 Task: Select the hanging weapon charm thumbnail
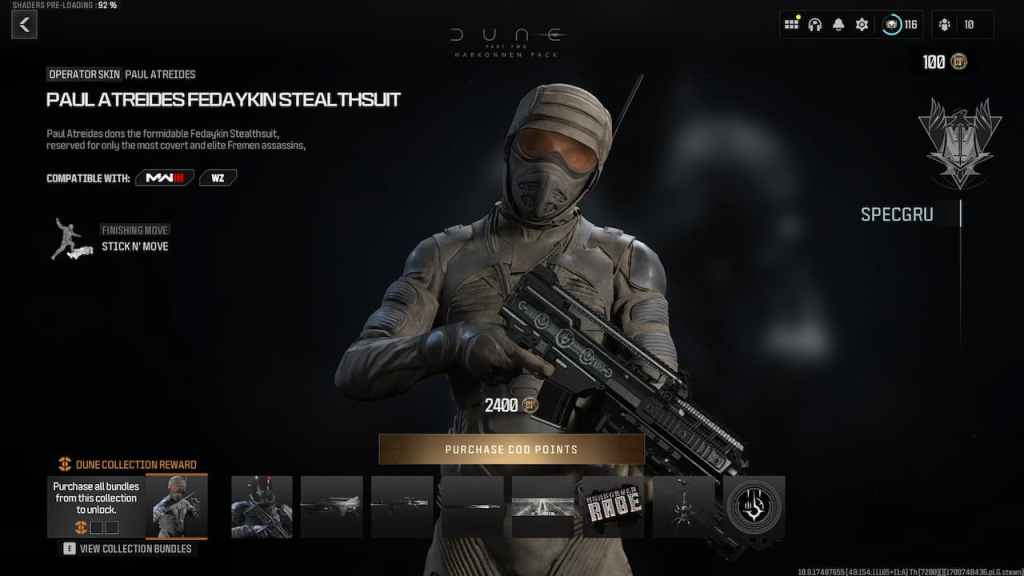(x=683, y=507)
